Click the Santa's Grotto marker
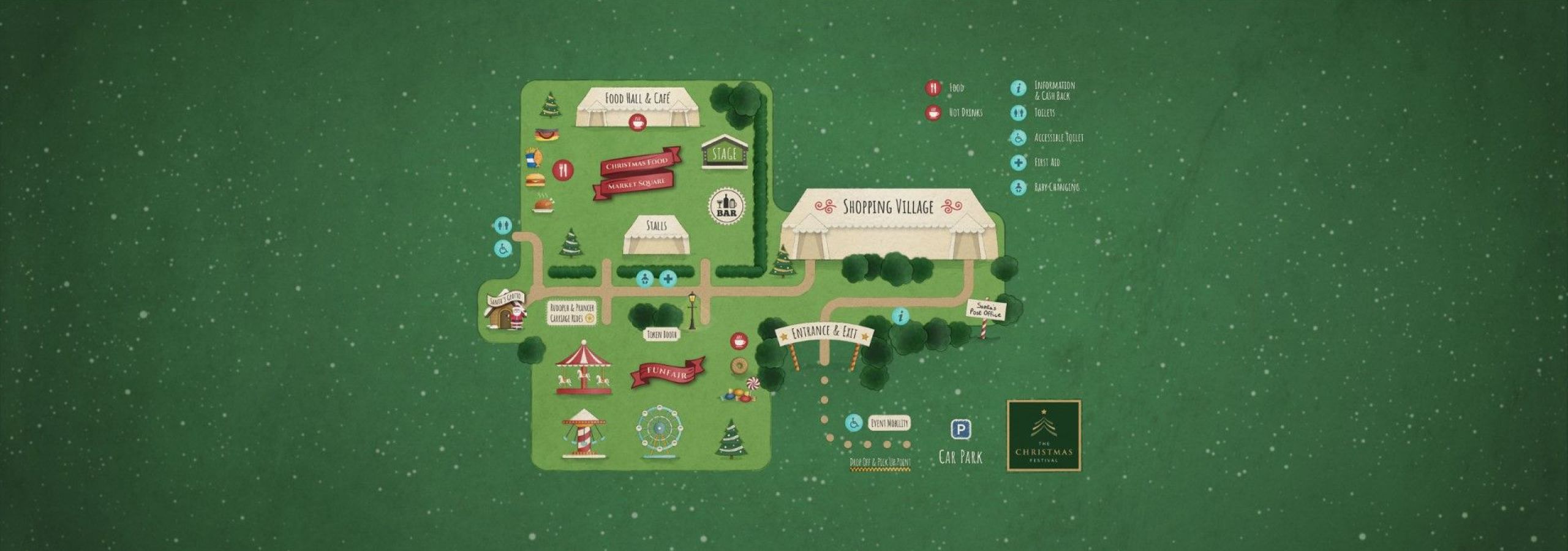 tap(505, 312)
